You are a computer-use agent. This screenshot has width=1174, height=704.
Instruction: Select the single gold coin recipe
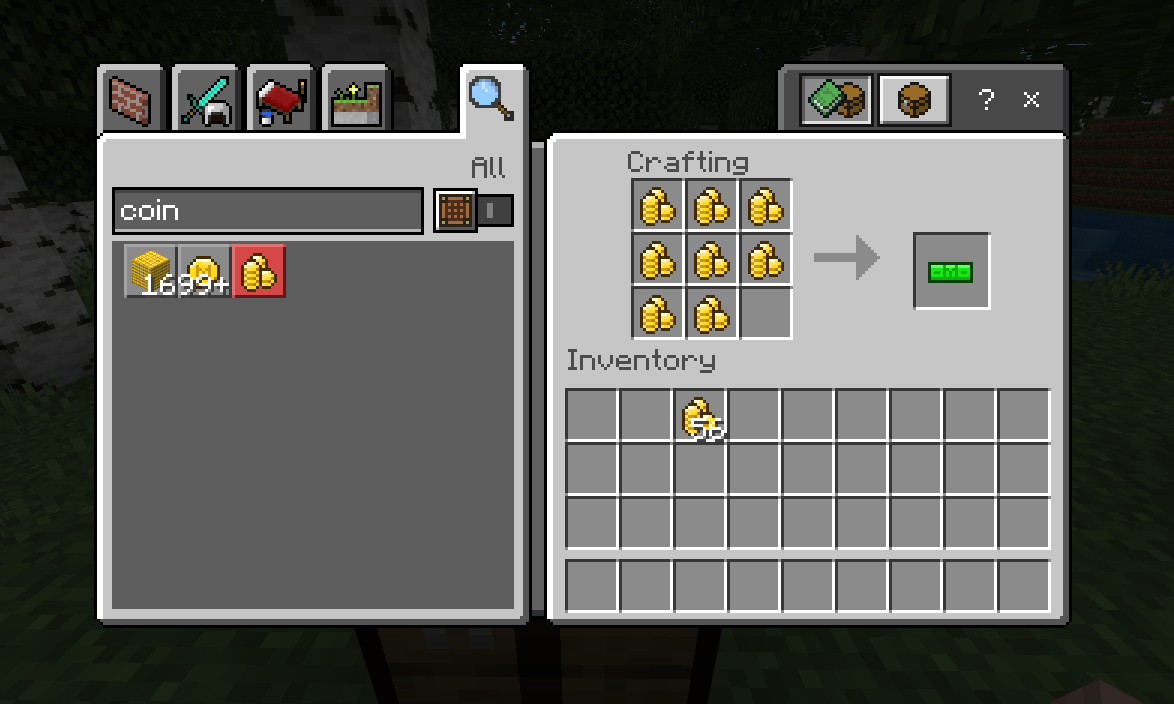click(x=205, y=271)
